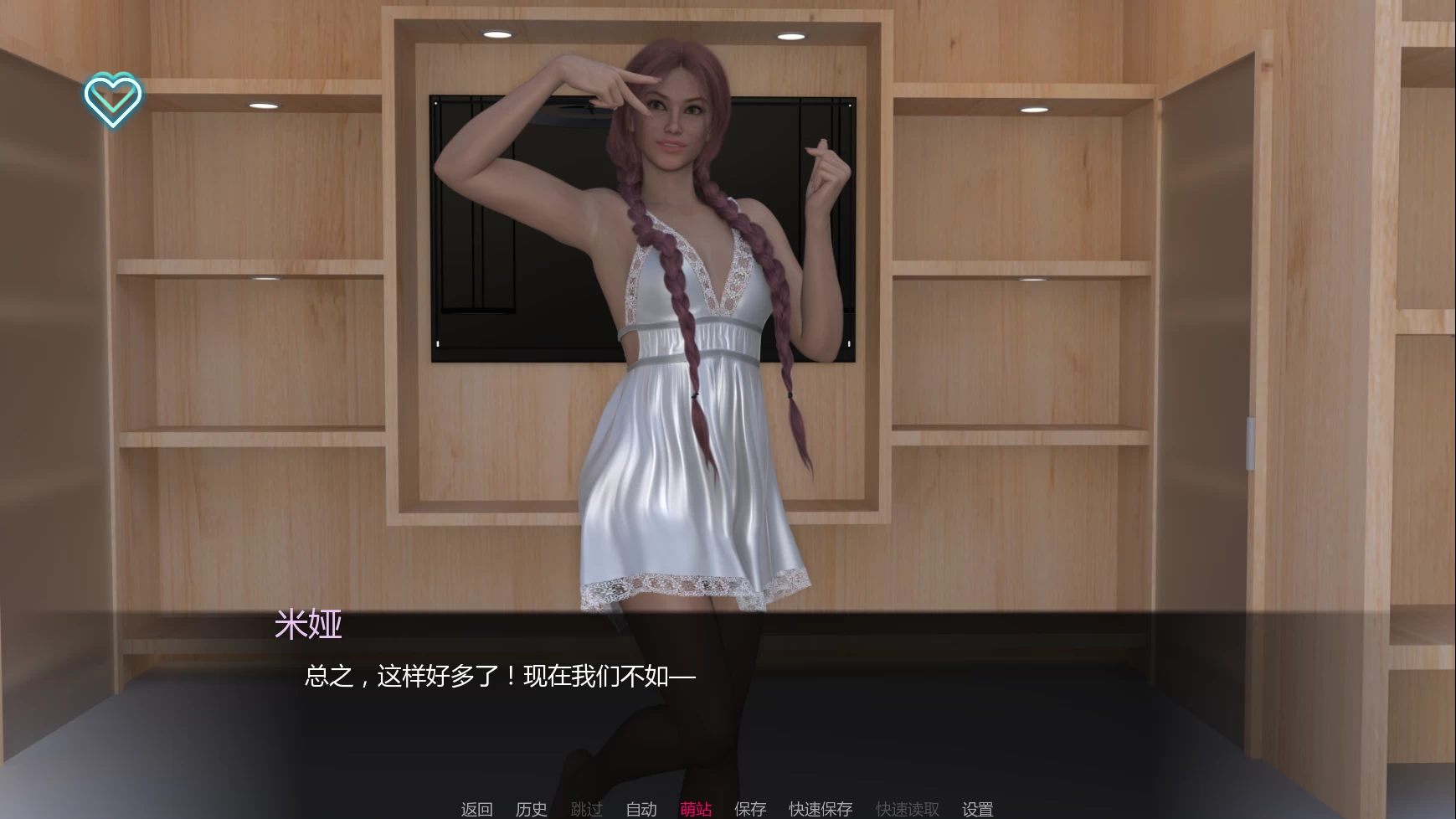Click the 米娅 character nameplate
This screenshot has width=1456, height=819.
308,626
